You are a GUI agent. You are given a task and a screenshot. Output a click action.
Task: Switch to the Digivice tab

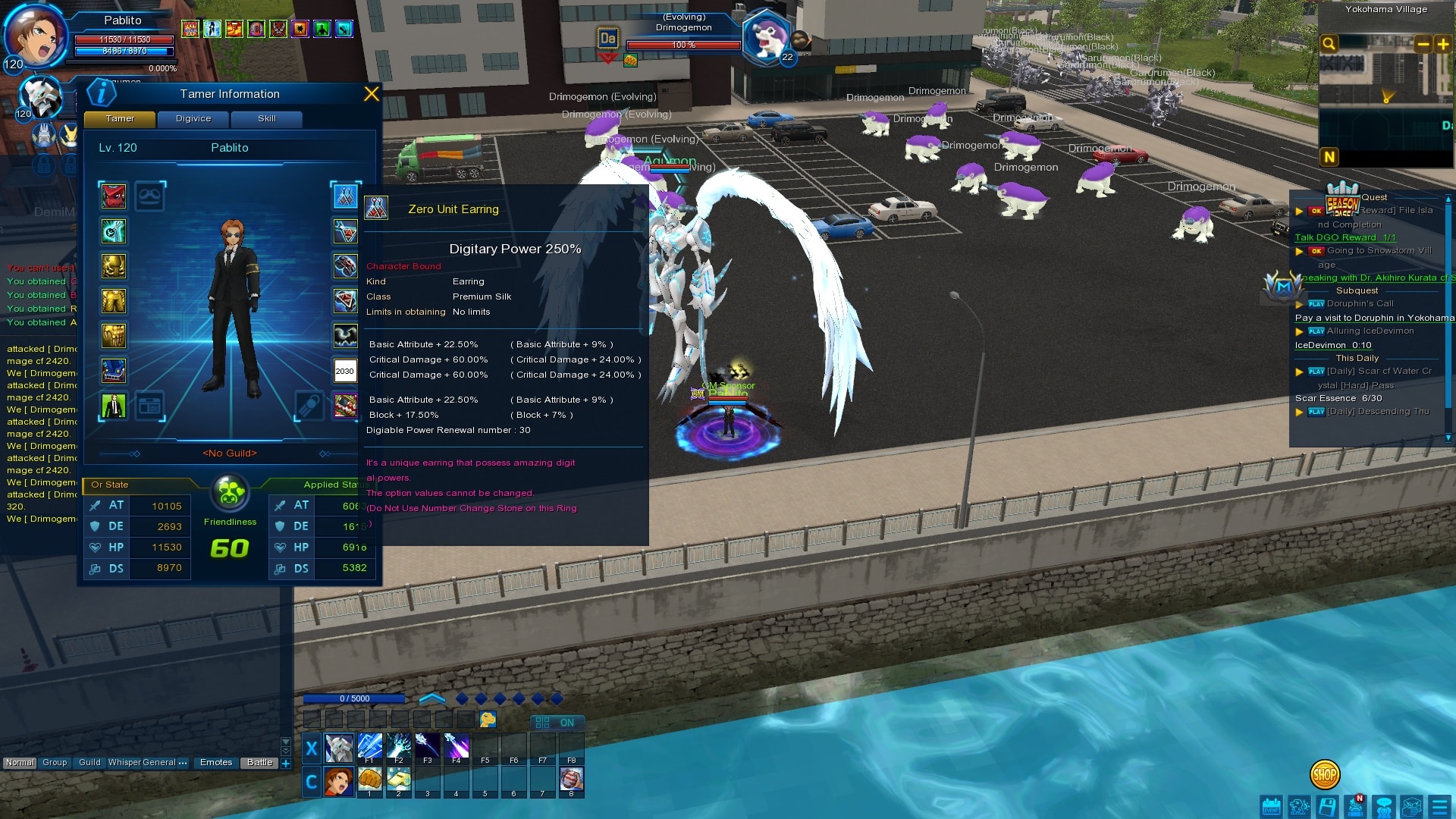pos(193,119)
